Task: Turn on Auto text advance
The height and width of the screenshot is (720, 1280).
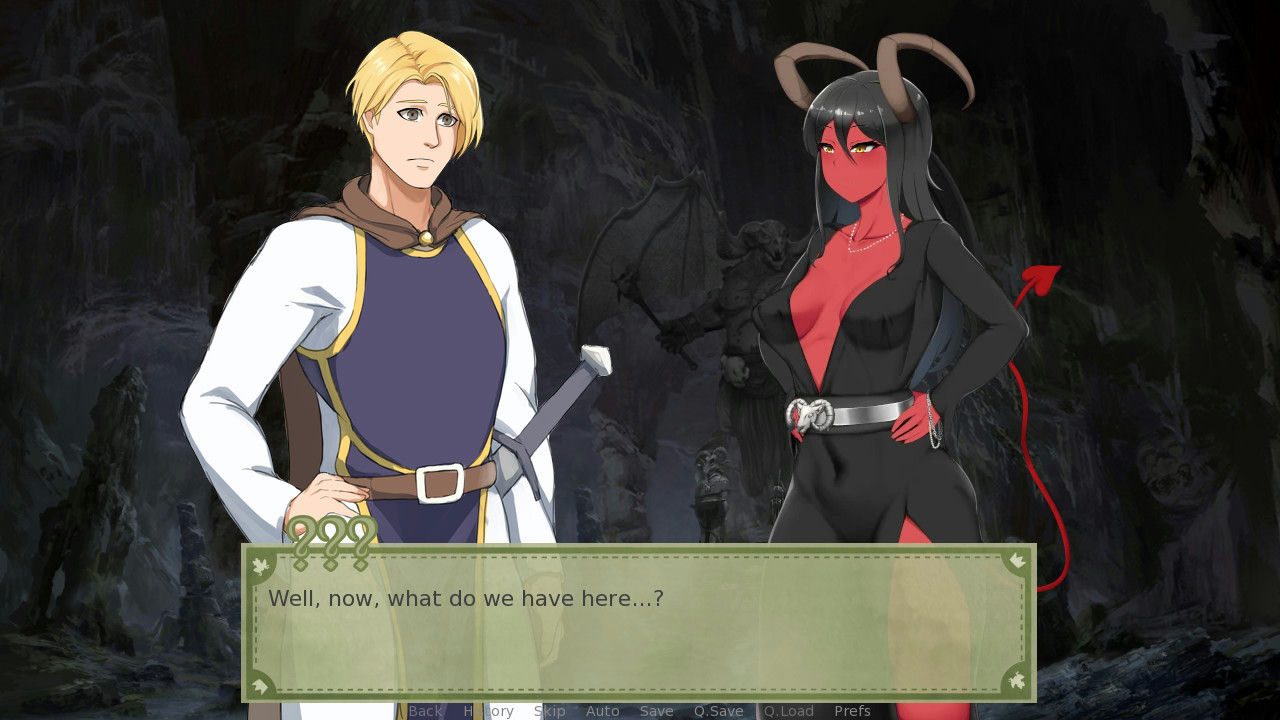Action: pyautogui.click(x=603, y=711)
